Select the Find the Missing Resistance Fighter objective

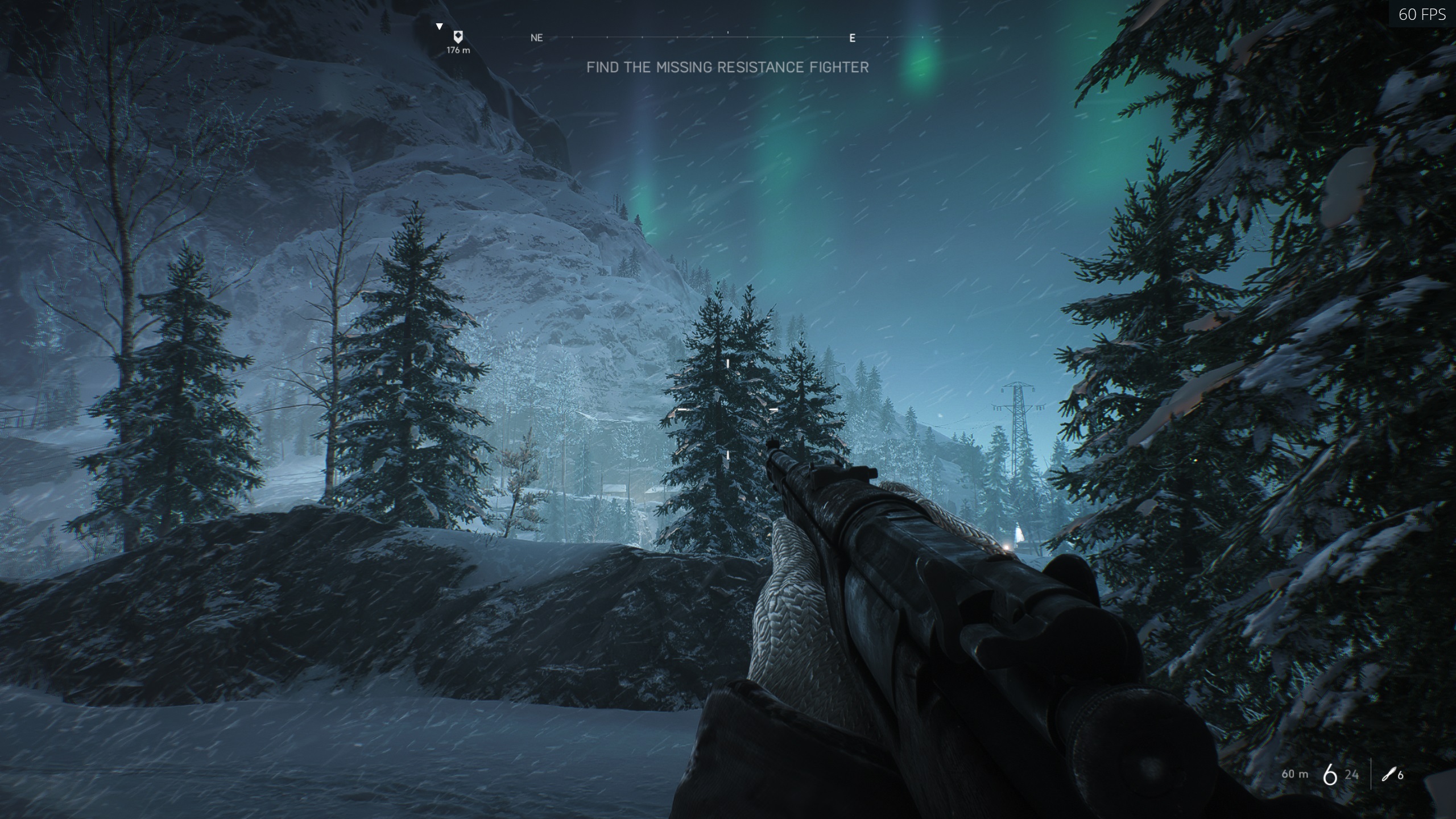point(727,68)
